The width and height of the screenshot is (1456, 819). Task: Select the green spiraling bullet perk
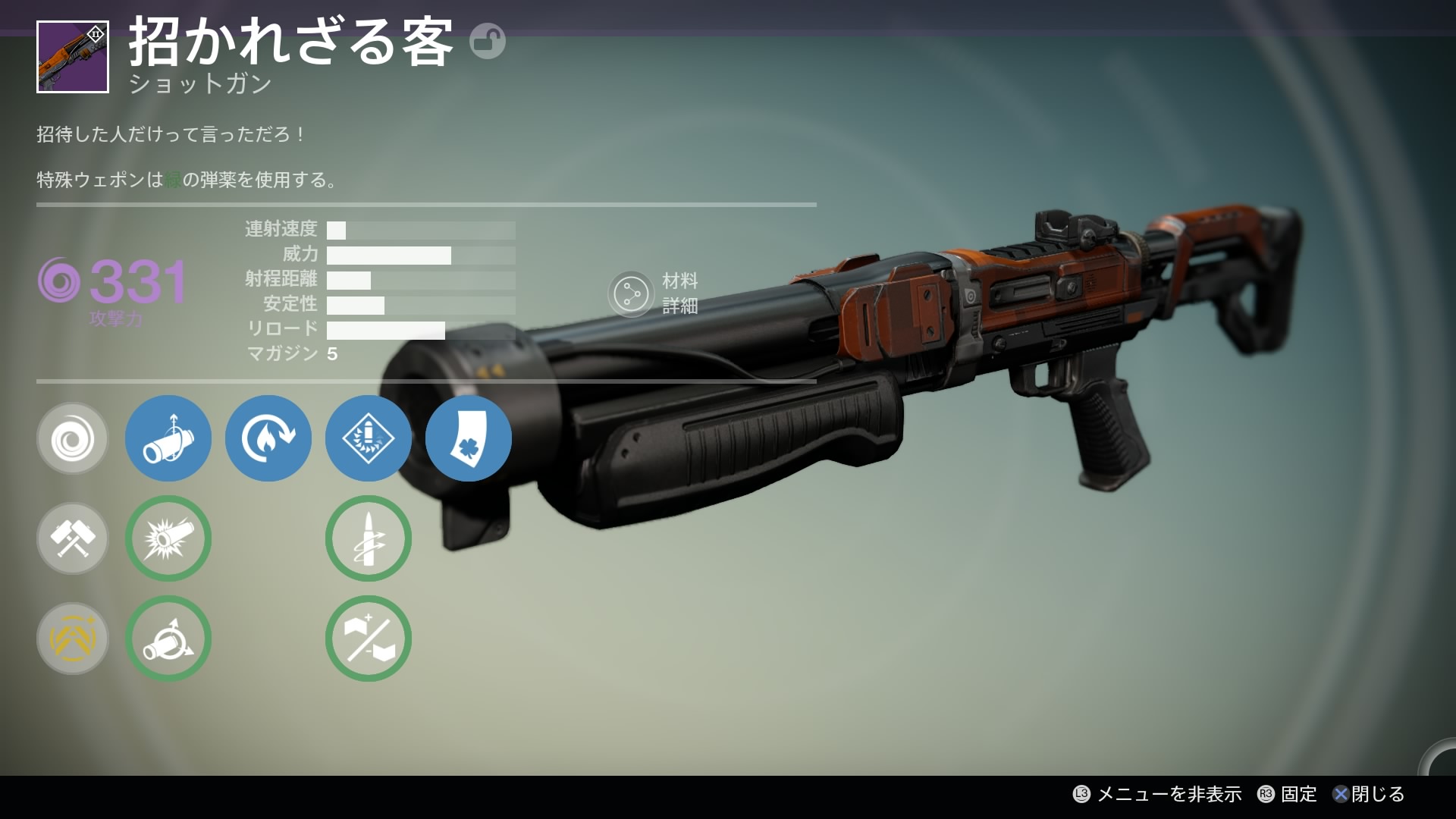[x=368, y=538]
